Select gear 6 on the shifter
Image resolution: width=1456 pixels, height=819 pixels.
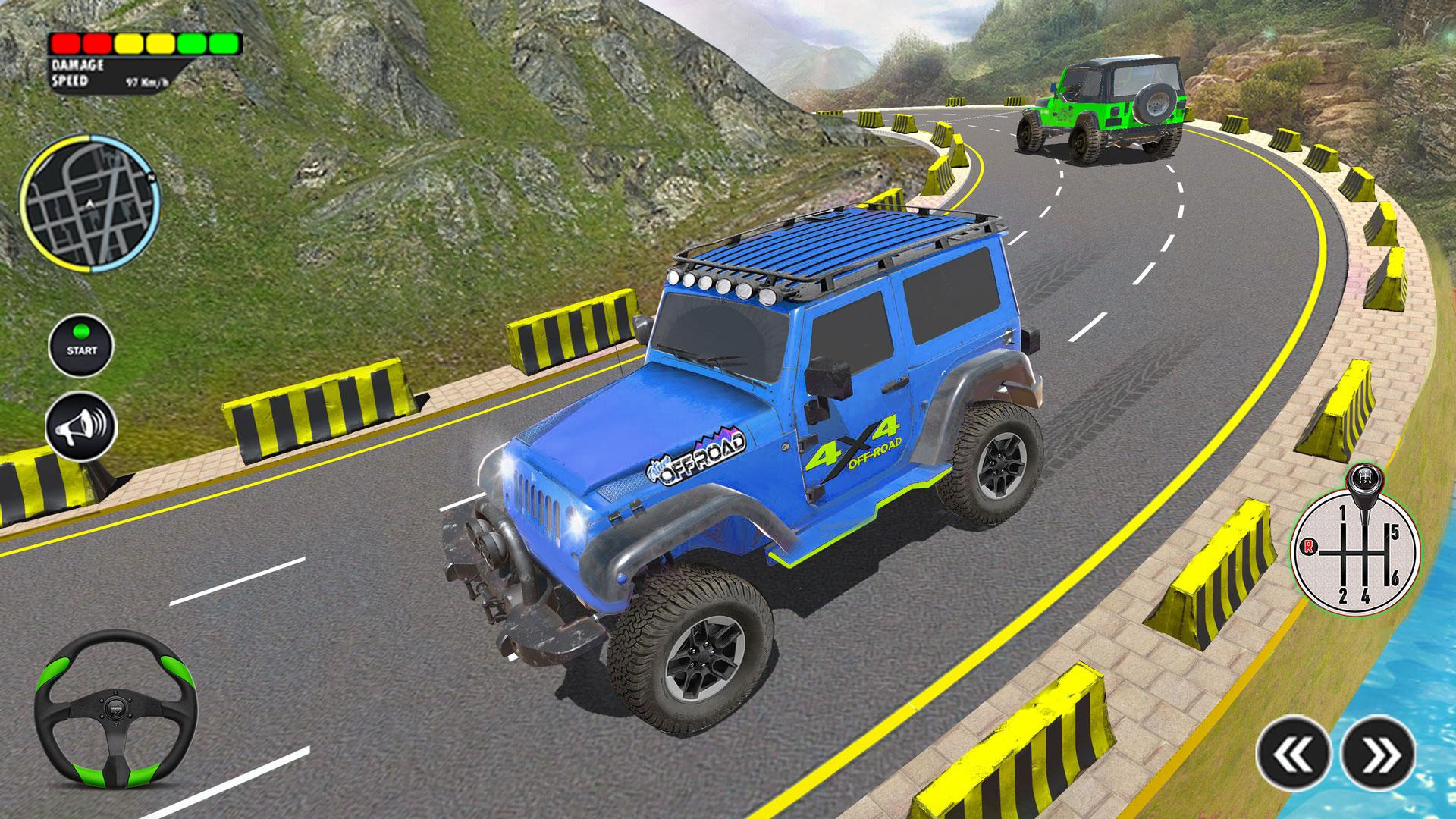point(1395,577)
